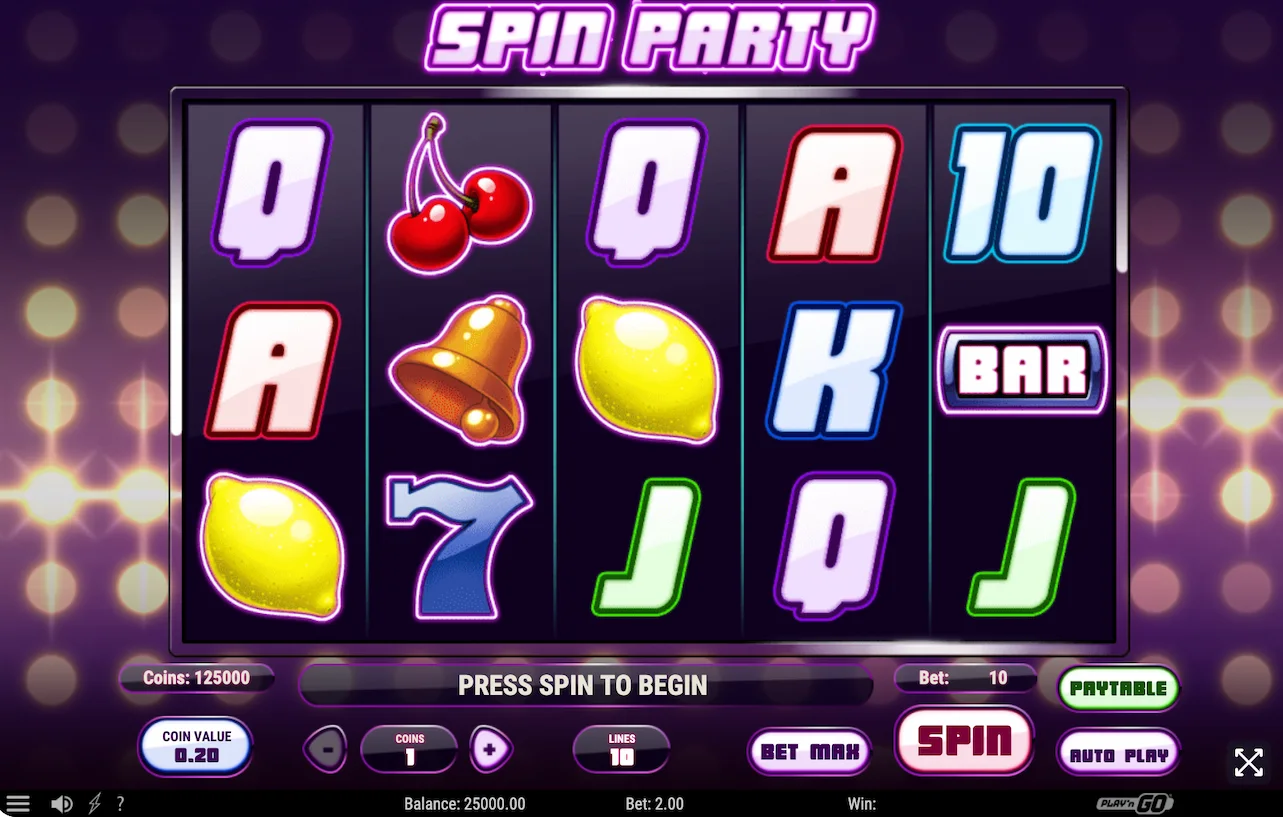Open help with the question mark icon
The height and width of the screenshot is (817, 1283).
[x=121, y=804]
